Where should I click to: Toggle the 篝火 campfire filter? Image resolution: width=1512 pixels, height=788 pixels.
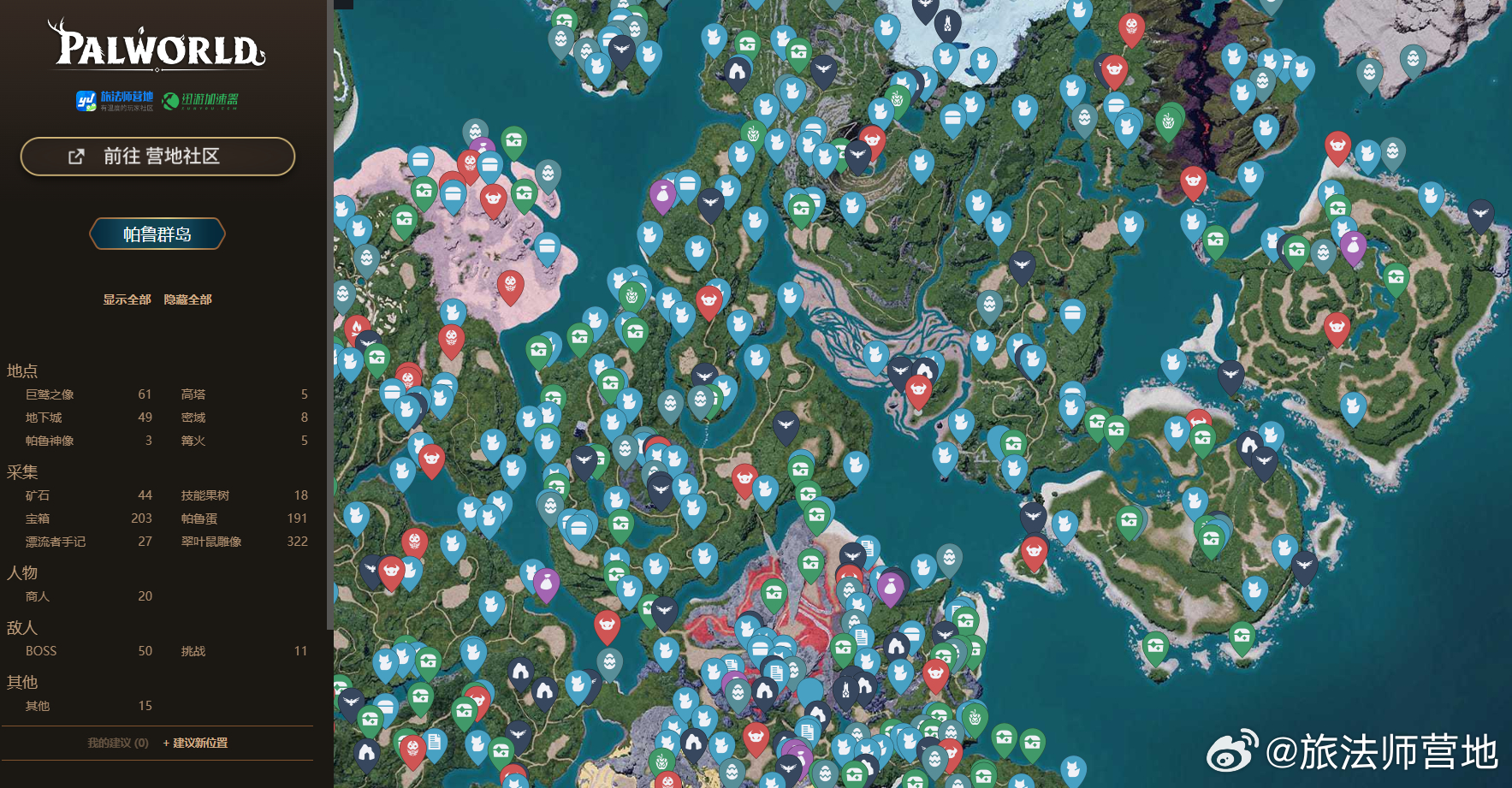tap(193, 441)
